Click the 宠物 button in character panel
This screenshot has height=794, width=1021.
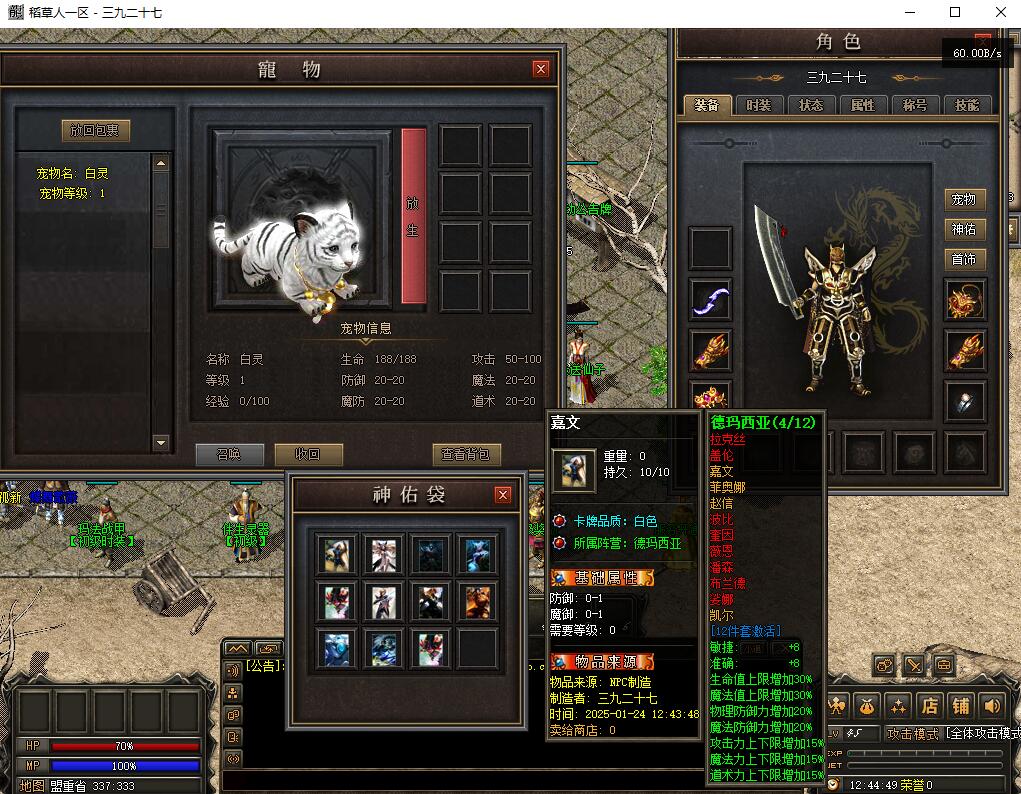pyautogui.click(x=964, y=200)
